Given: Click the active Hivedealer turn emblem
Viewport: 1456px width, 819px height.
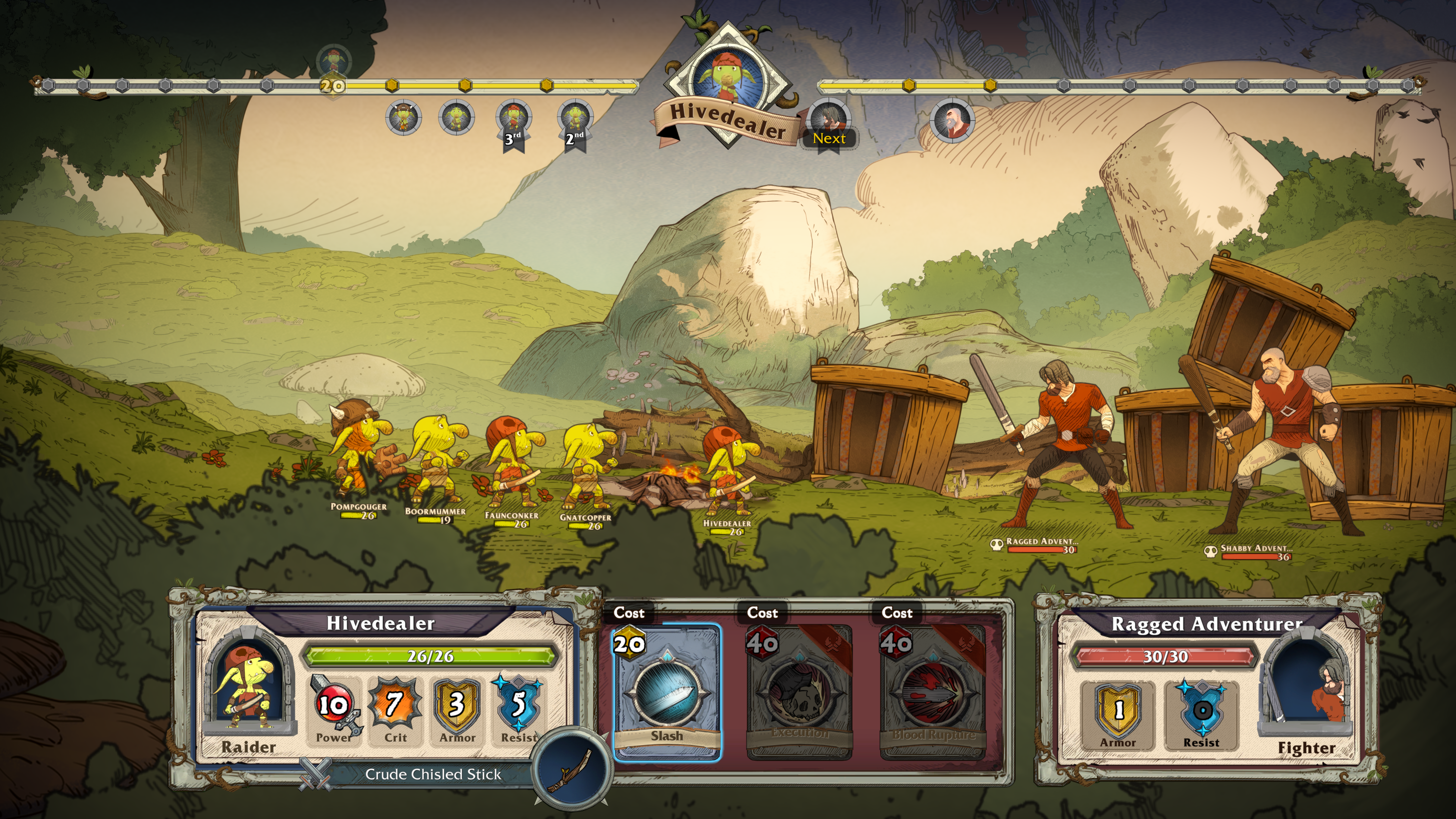Looking at the screenshot, I should 728,79.
